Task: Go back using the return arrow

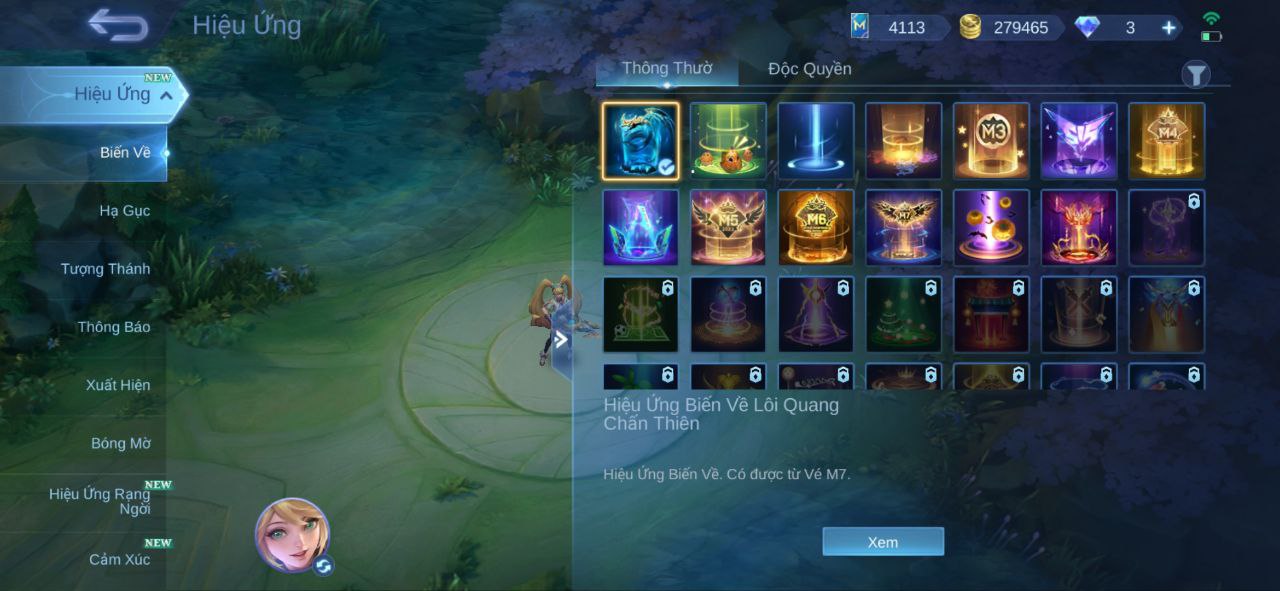Action: tap(118, 25)
